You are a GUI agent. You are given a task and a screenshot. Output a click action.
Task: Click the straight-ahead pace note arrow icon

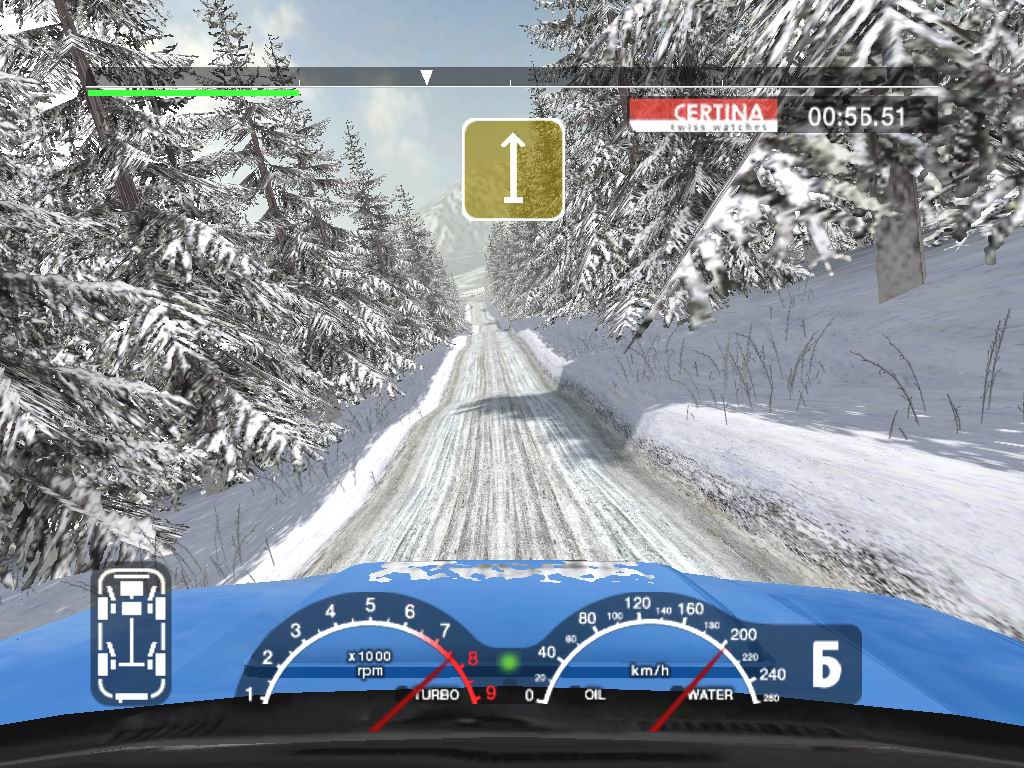(513, 169)
